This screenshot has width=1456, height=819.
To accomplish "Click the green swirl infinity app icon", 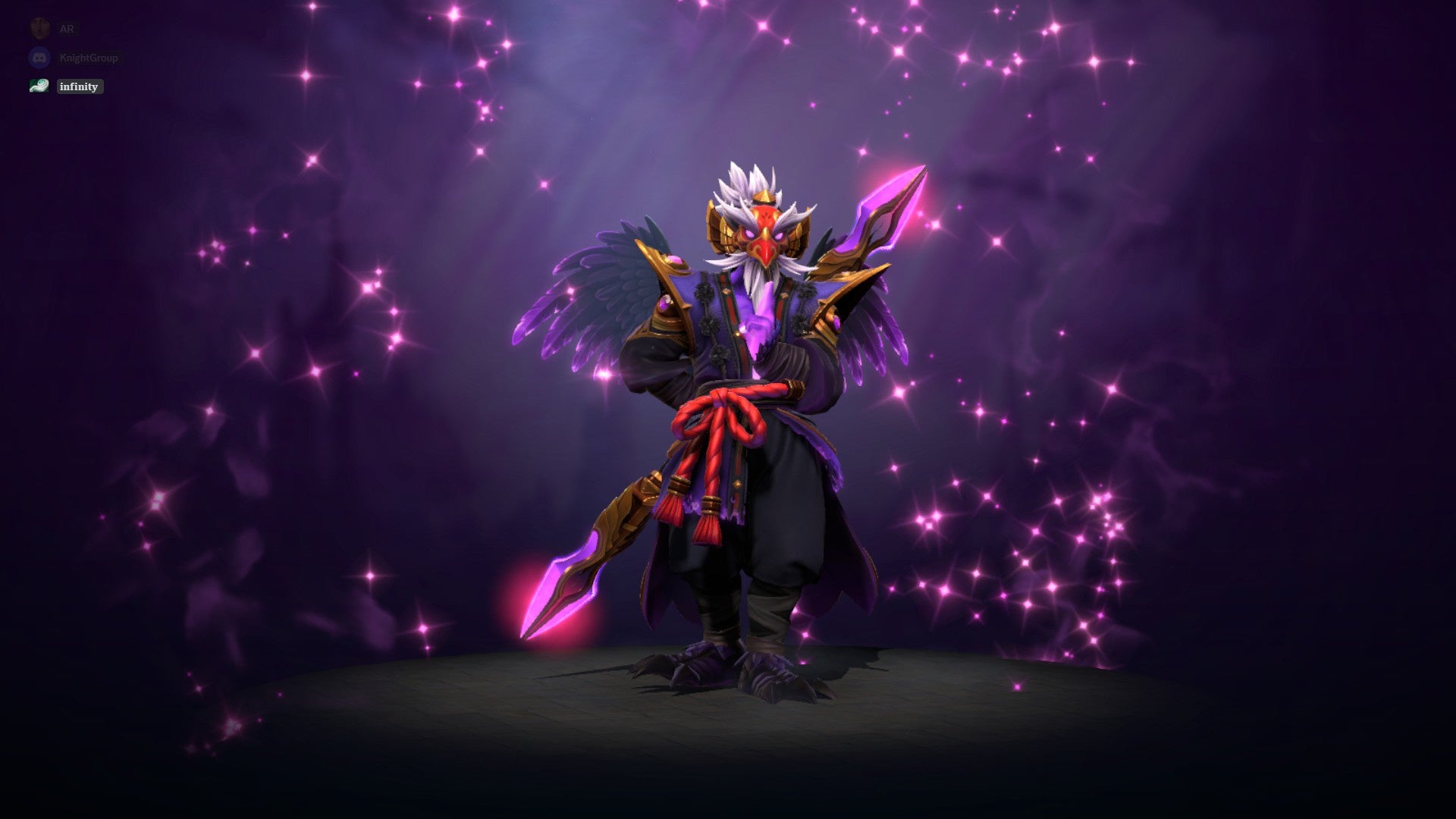I will [39, 86].
